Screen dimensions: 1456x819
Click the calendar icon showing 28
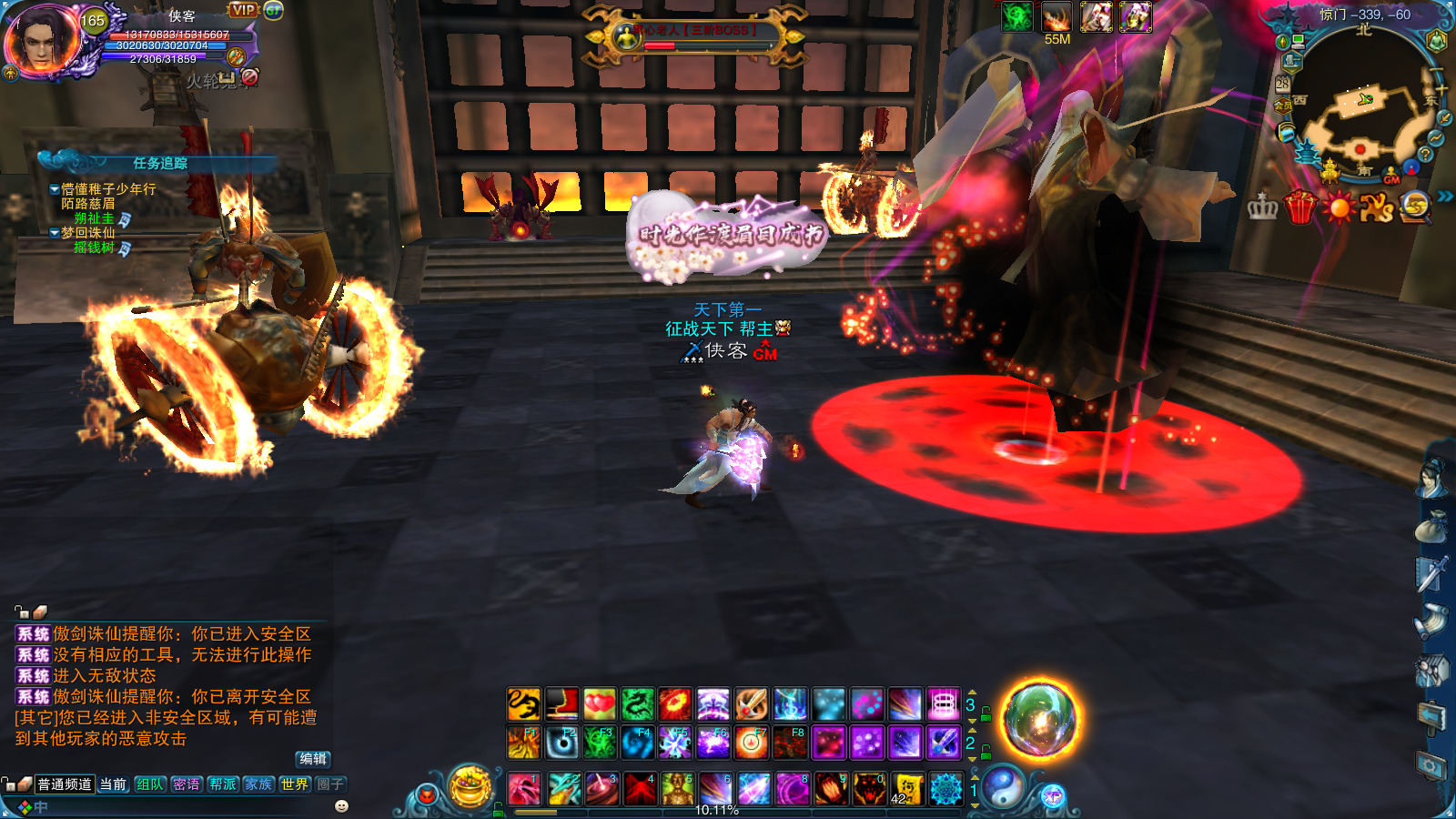pos(1282,84)
